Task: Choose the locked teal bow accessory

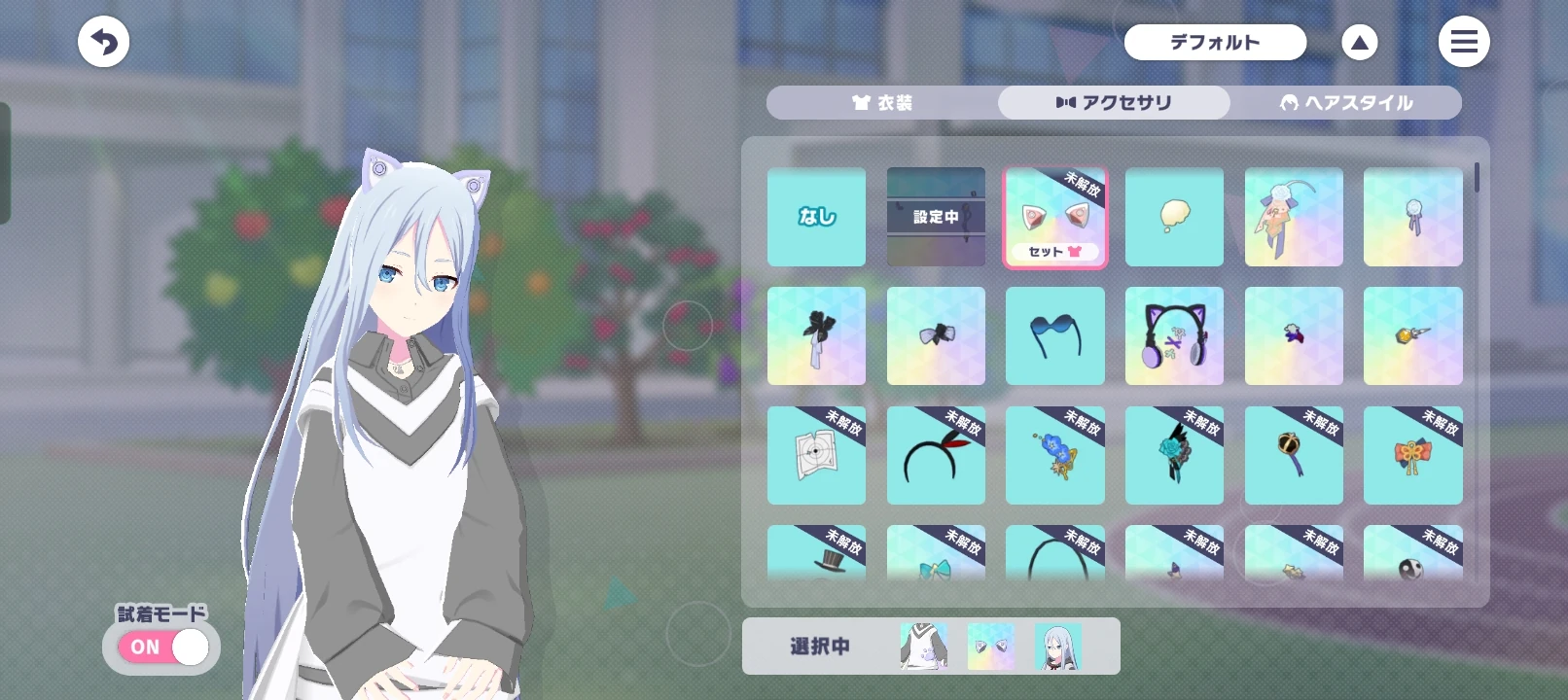Action: (x=936, y=564)
